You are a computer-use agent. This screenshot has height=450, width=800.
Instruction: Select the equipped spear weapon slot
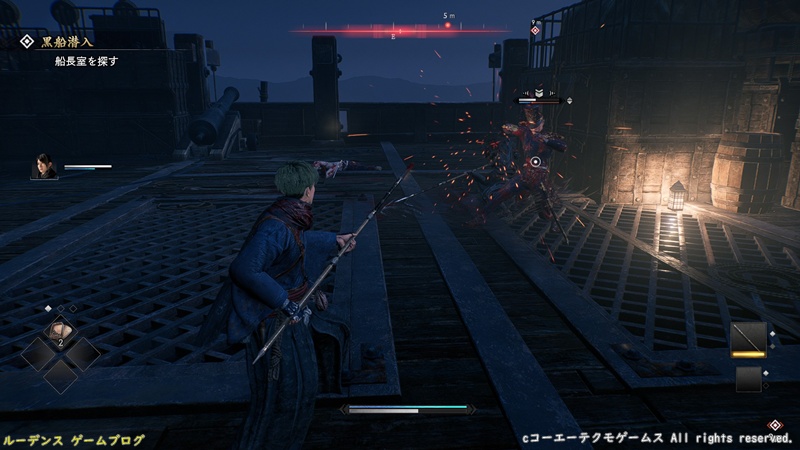pyautogui.click(x=748, y=338)
